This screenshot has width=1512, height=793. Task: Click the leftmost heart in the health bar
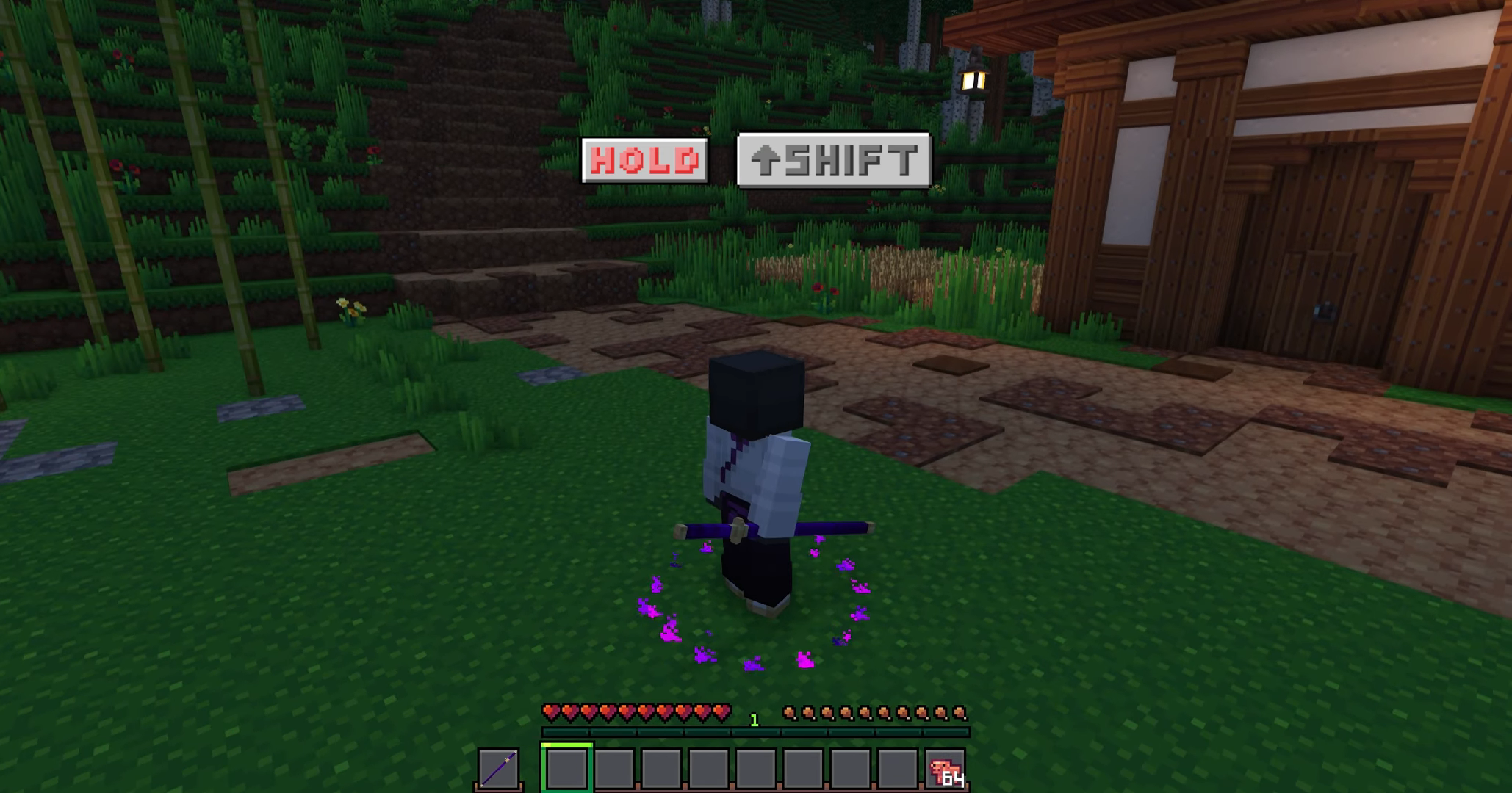549,711
